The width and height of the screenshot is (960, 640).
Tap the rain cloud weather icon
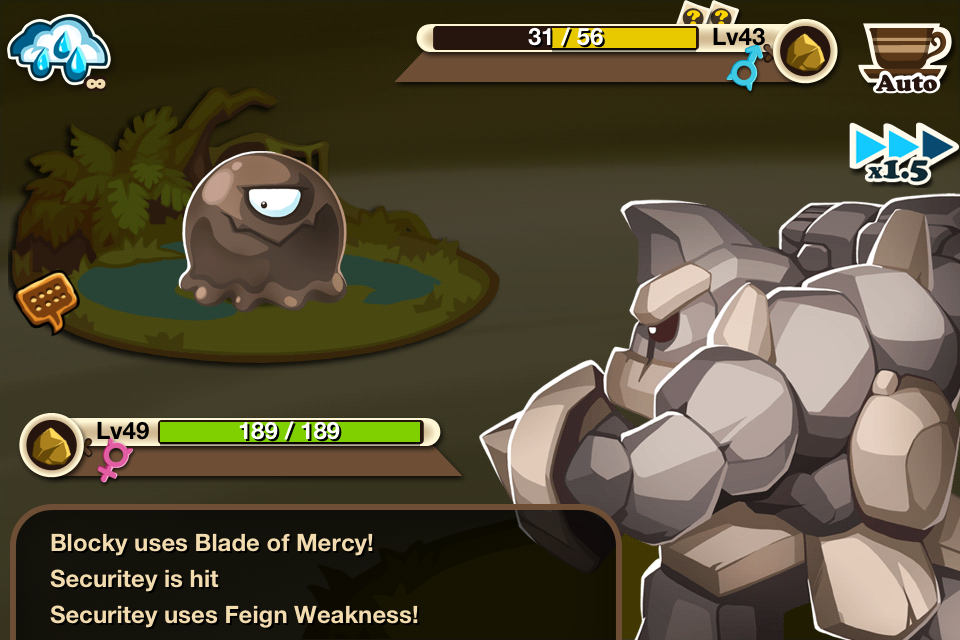tap(58, 50)
